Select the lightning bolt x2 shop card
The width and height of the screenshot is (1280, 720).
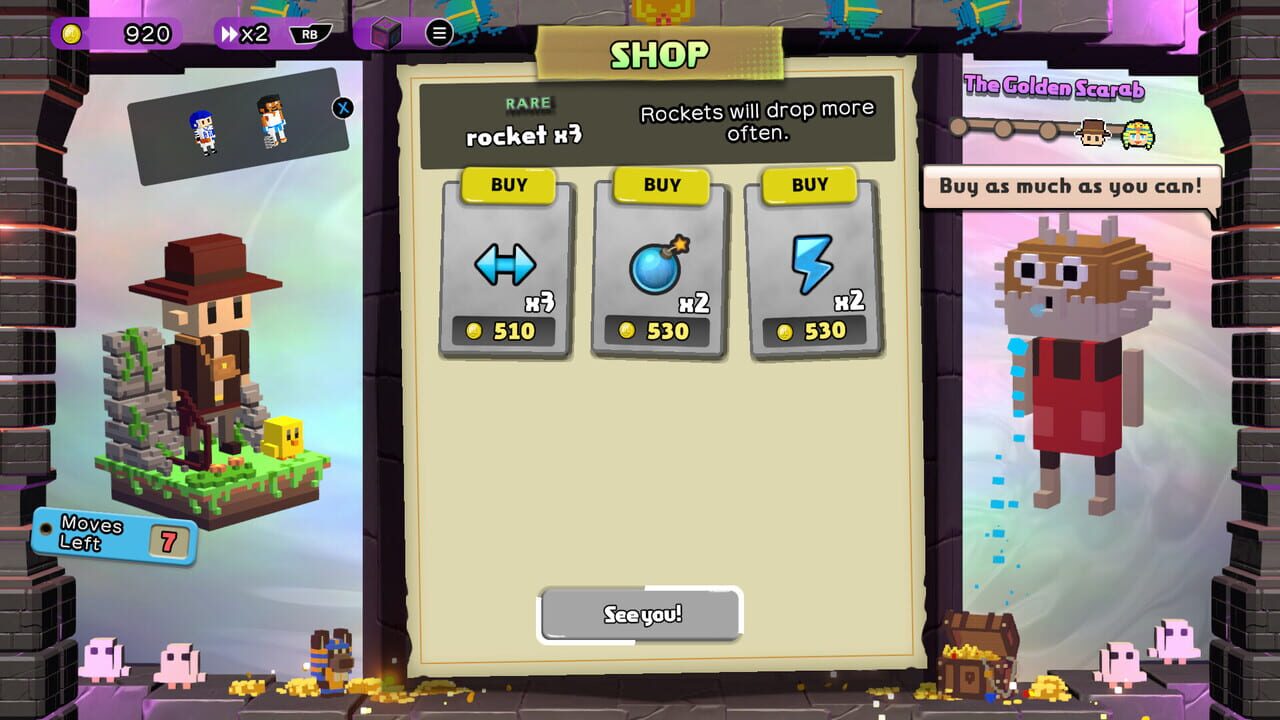coord(812,272)
